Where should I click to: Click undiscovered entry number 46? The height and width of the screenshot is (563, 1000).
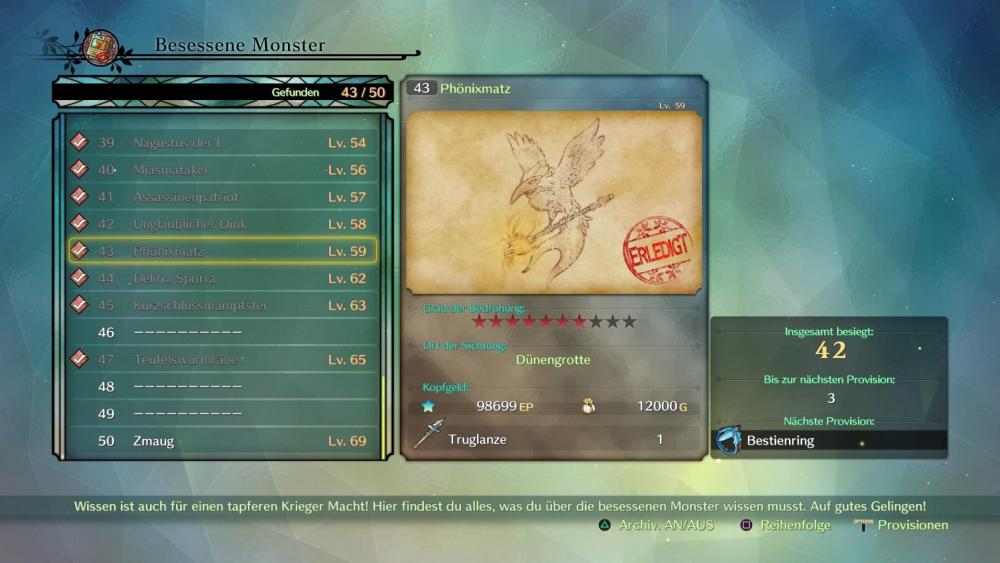tap(222, 332)
